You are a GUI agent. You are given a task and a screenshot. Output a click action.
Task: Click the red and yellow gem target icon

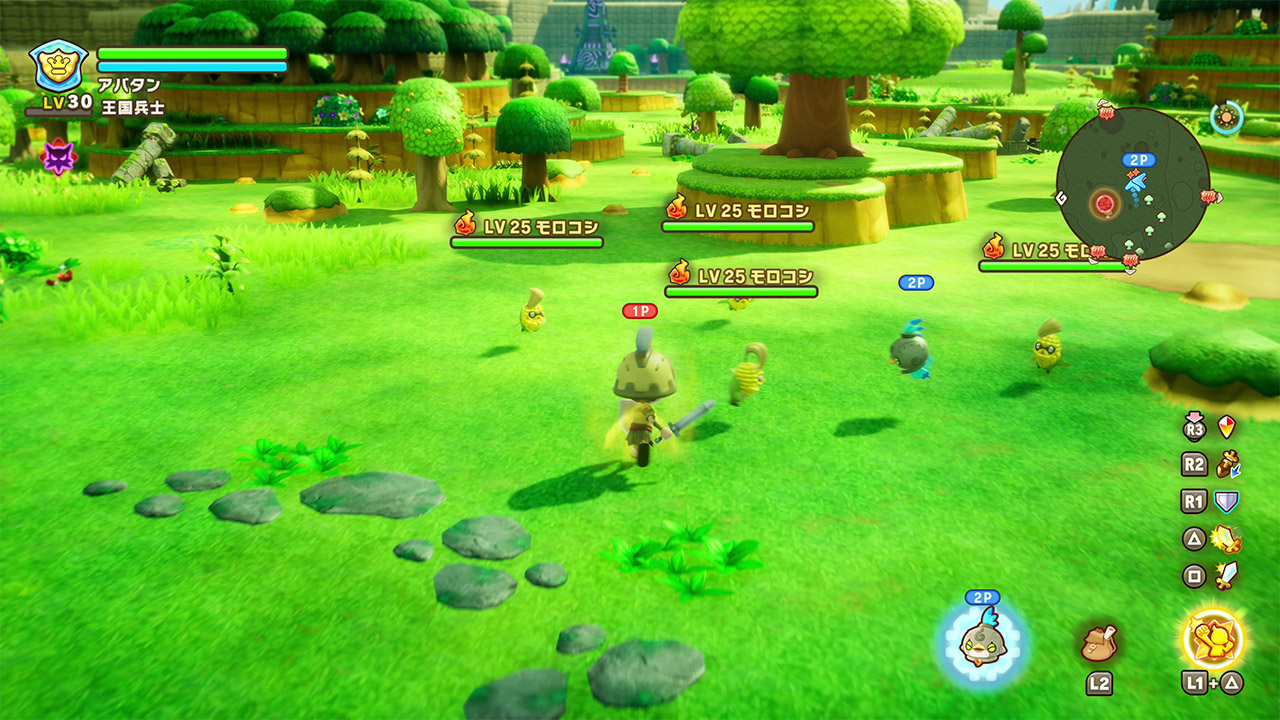click(x=1227, y=428)
